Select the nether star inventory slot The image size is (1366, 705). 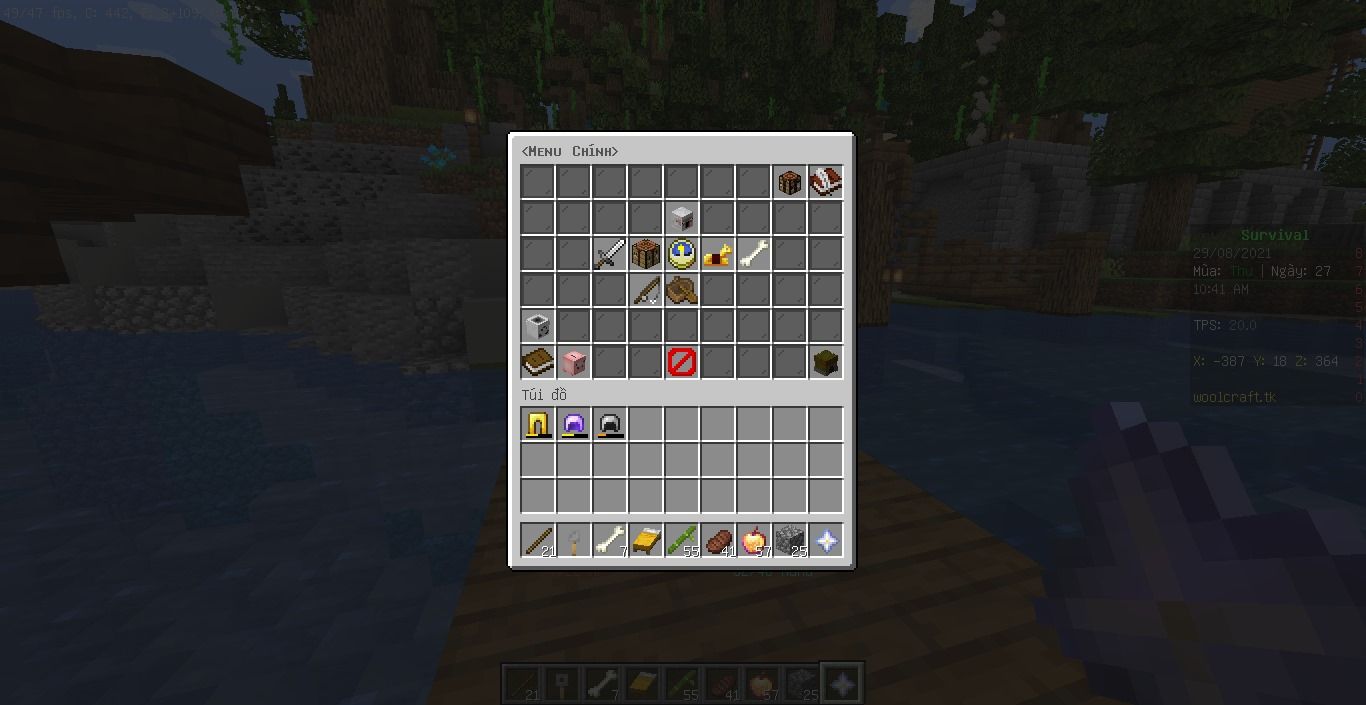(x=826, y=541)
